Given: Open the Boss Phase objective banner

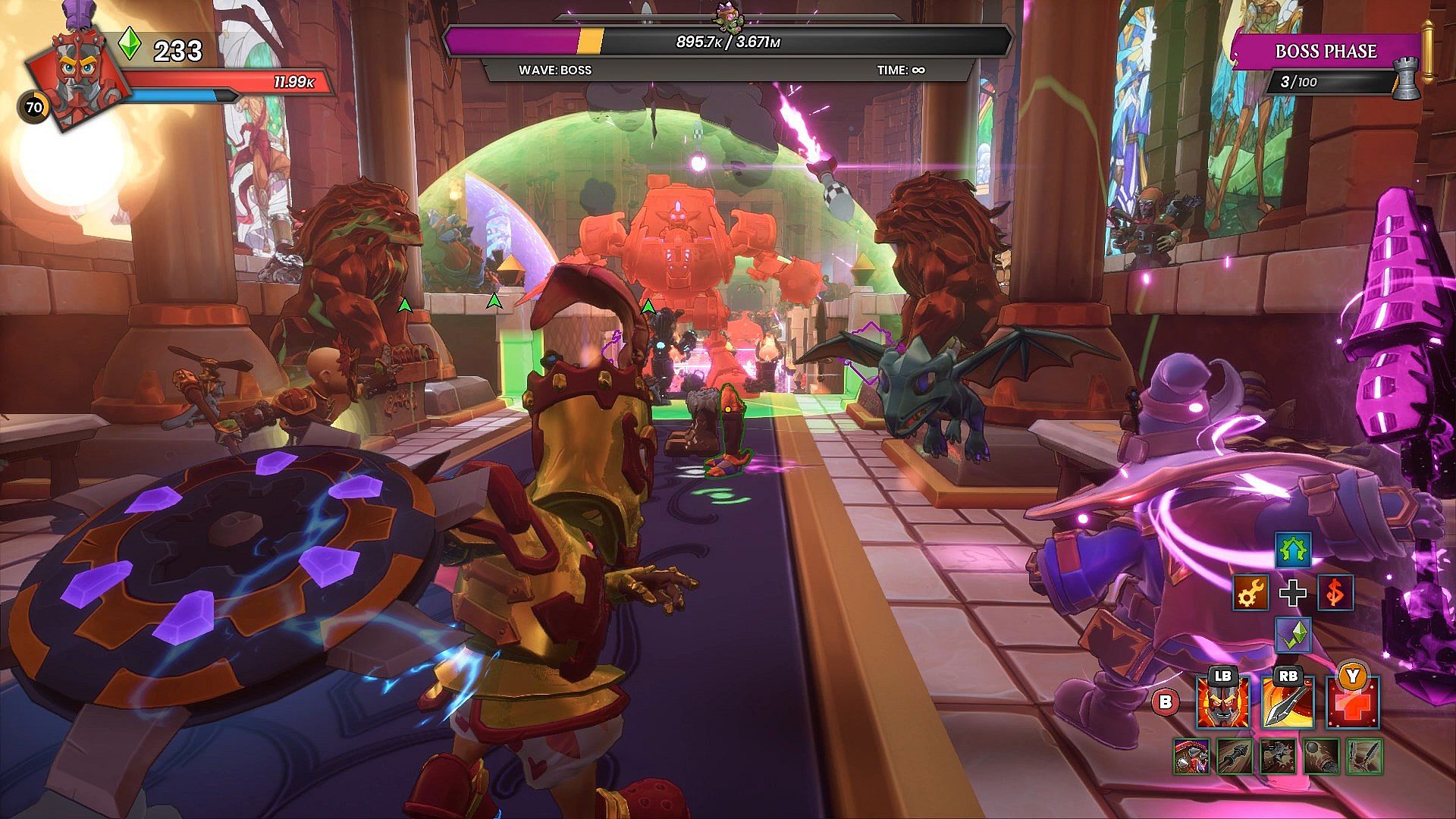Looking at the screenshot, I should coord(1326,52).
